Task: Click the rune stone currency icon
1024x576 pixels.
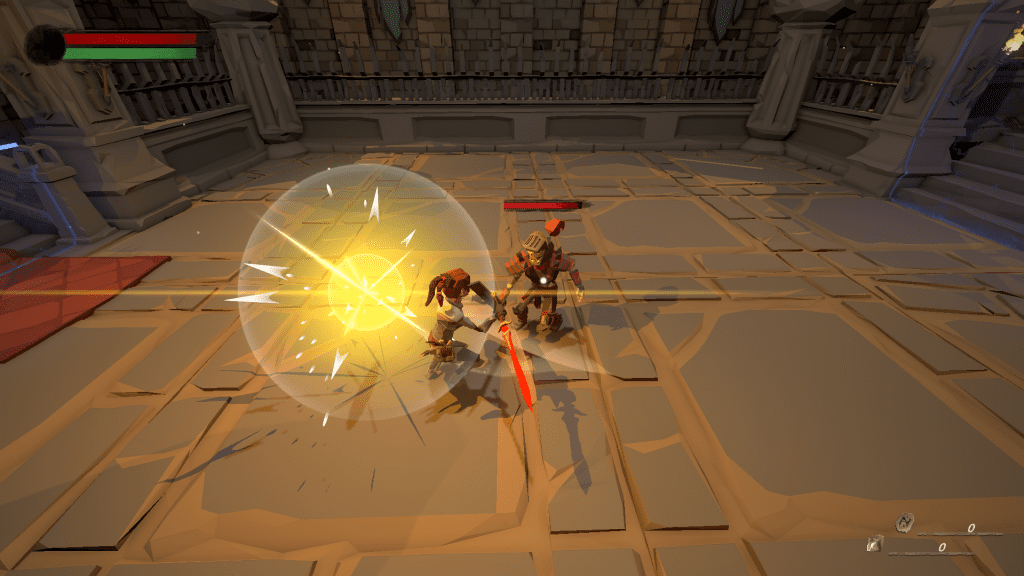Action: (904, 521)
